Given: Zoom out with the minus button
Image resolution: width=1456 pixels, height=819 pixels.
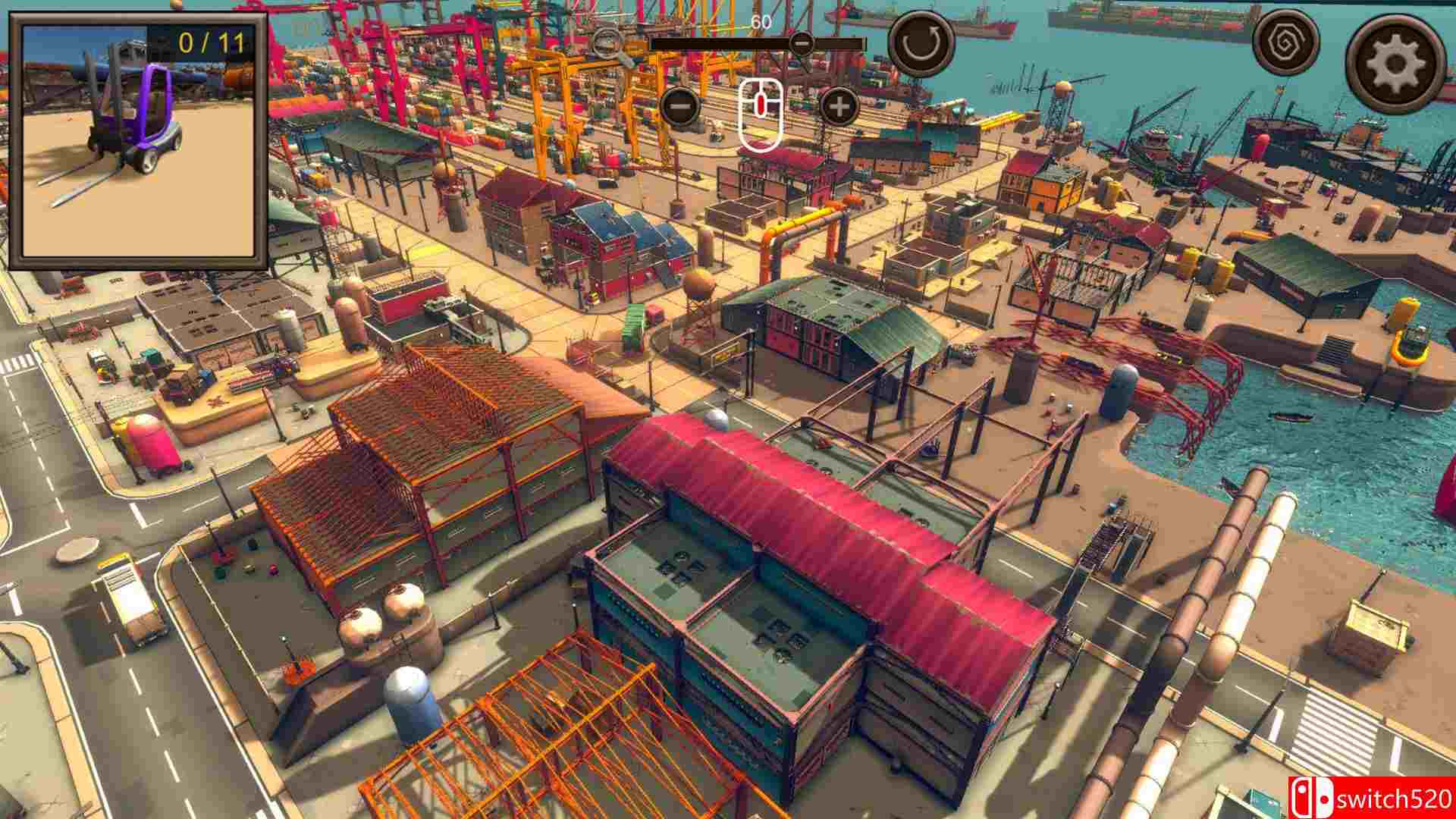Looking at the screenshot, I should [680, 107].
